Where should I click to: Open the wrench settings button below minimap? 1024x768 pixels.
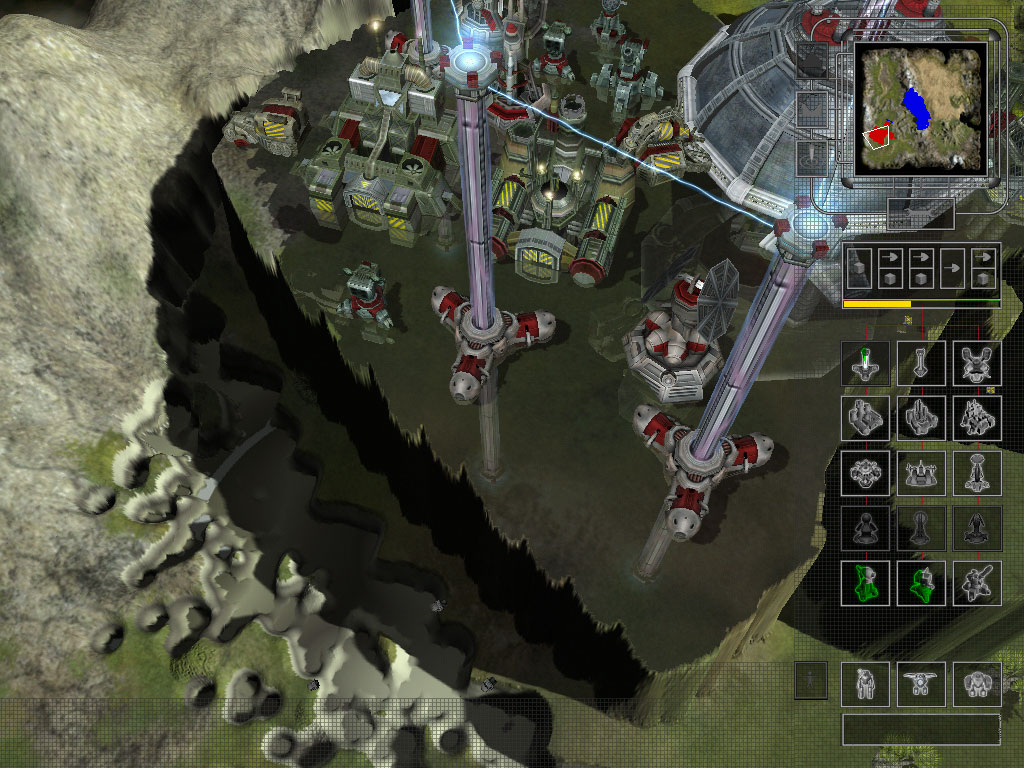click(921, 213)
